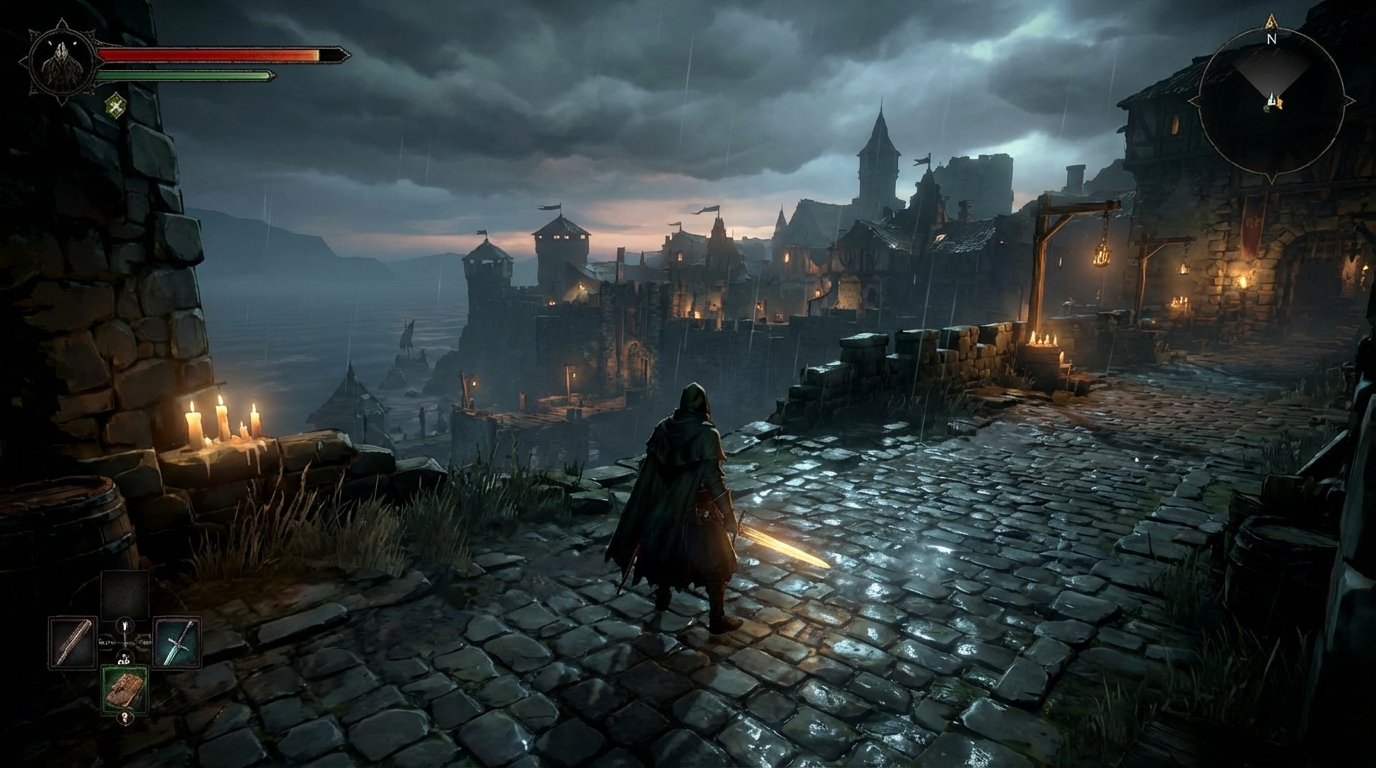The height and width of the screenshot is (768, 1376).
Task: Click the red health bar
Action: click(210, 55)
